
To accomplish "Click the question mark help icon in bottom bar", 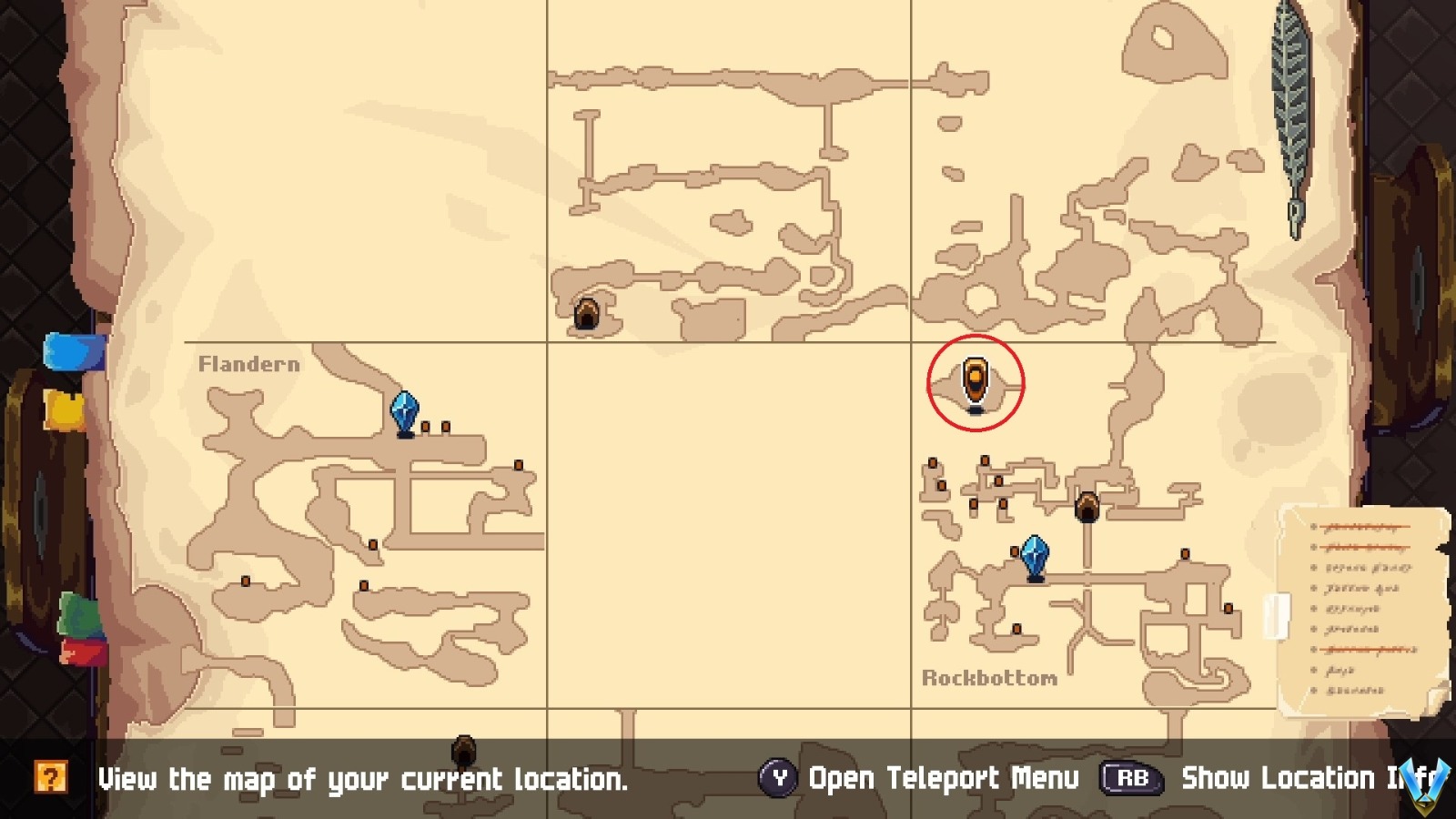I will tap(52, 778).
